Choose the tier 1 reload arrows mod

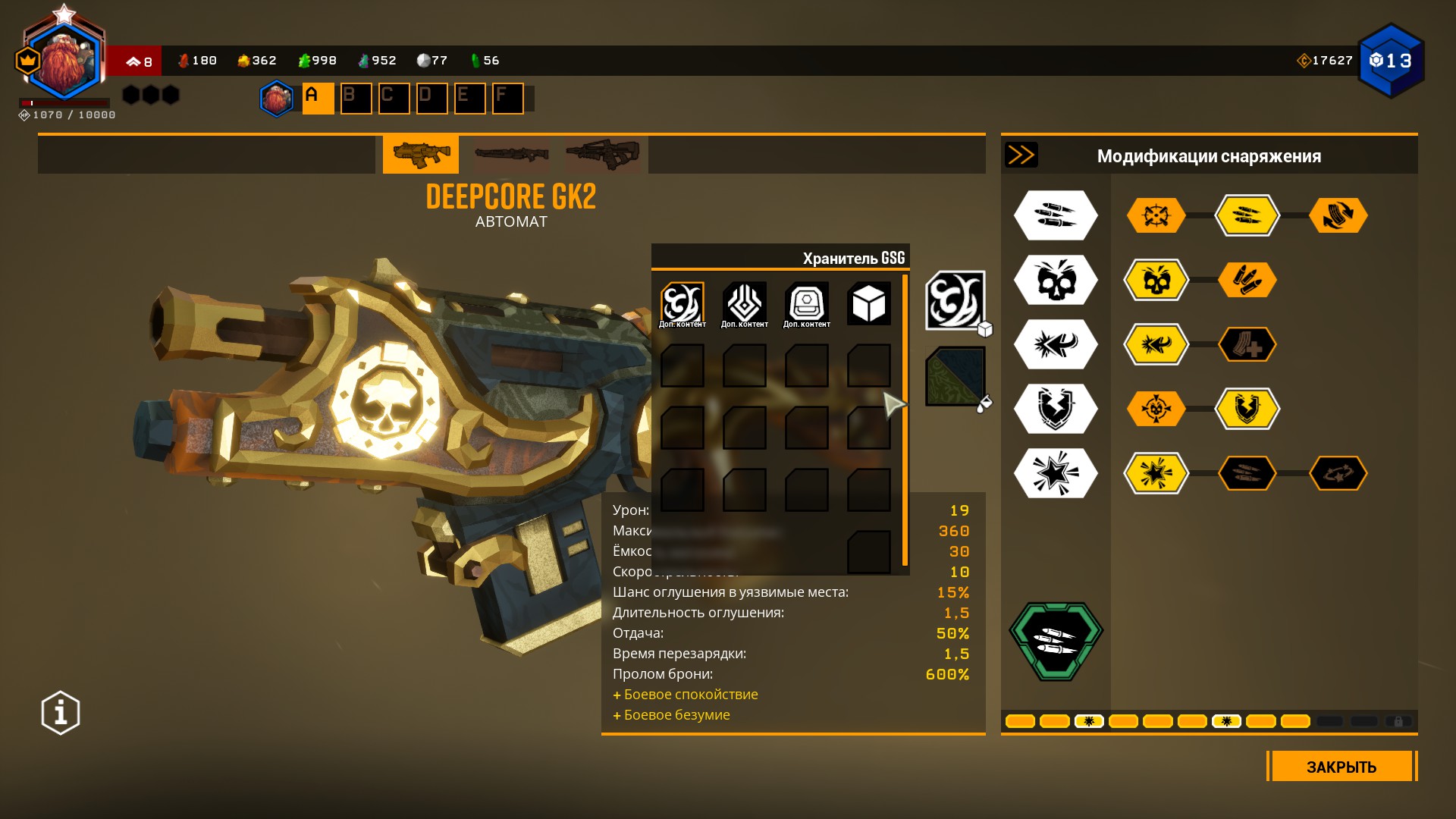pyautogui.click(x=1338, y=215)
